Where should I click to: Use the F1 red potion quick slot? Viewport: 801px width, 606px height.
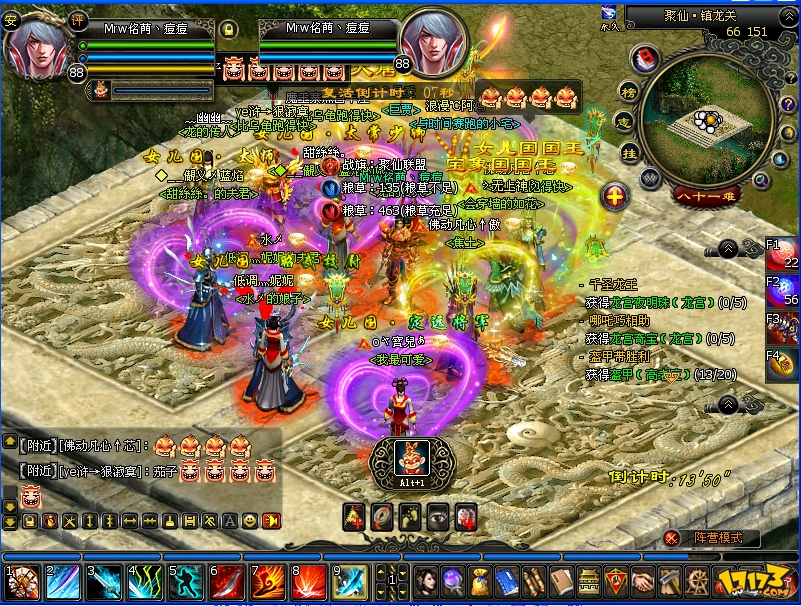pyautogui.click(x=785, y=254)
